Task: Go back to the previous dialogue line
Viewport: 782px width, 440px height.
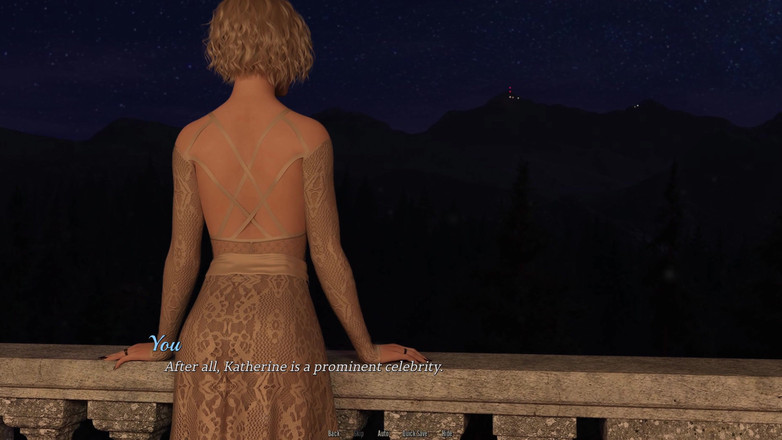Action: tap(334, 434)
